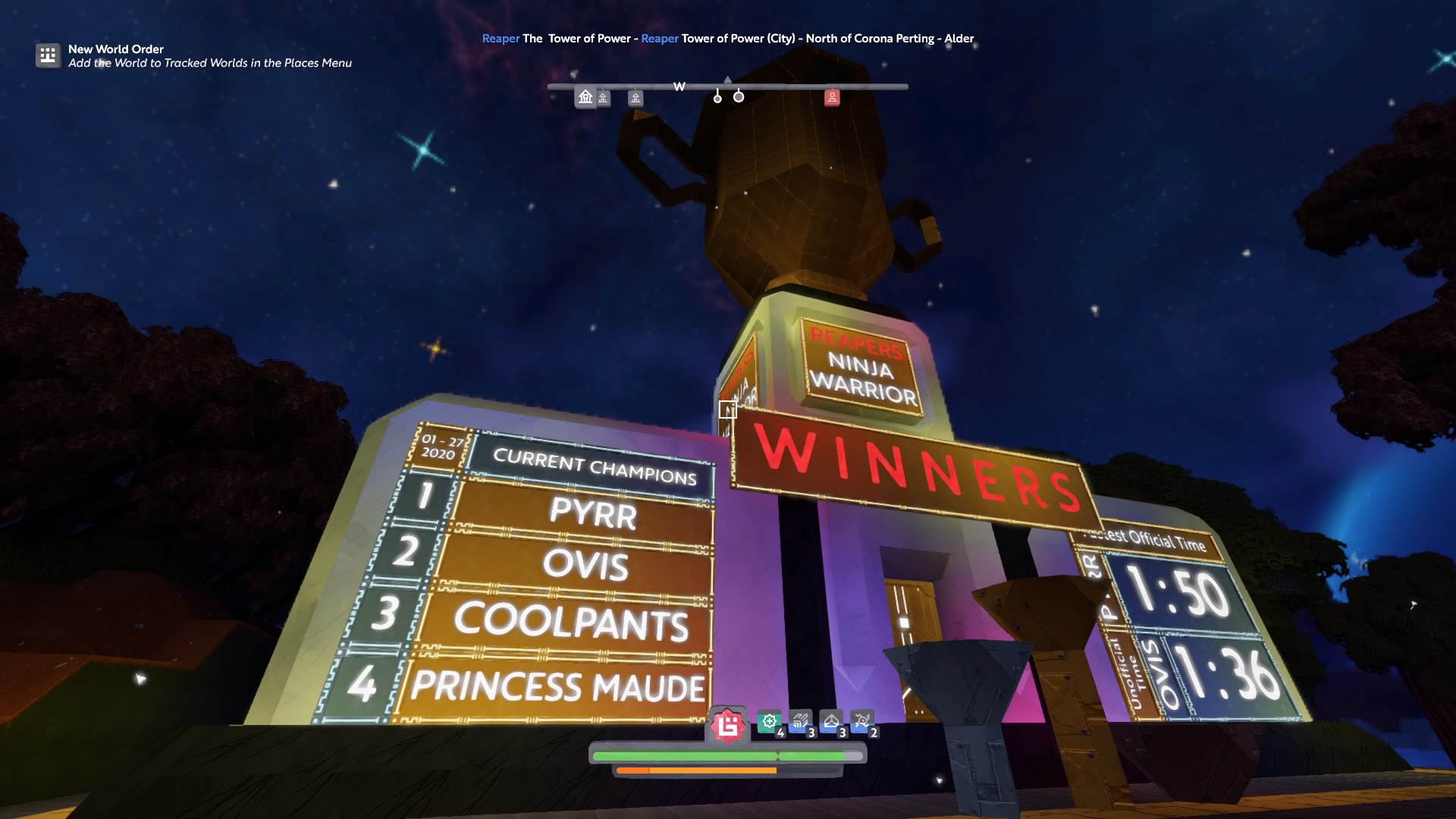Click the red smiling face badge
This screenshot has height=819, width=1456.
coord(728,726)
